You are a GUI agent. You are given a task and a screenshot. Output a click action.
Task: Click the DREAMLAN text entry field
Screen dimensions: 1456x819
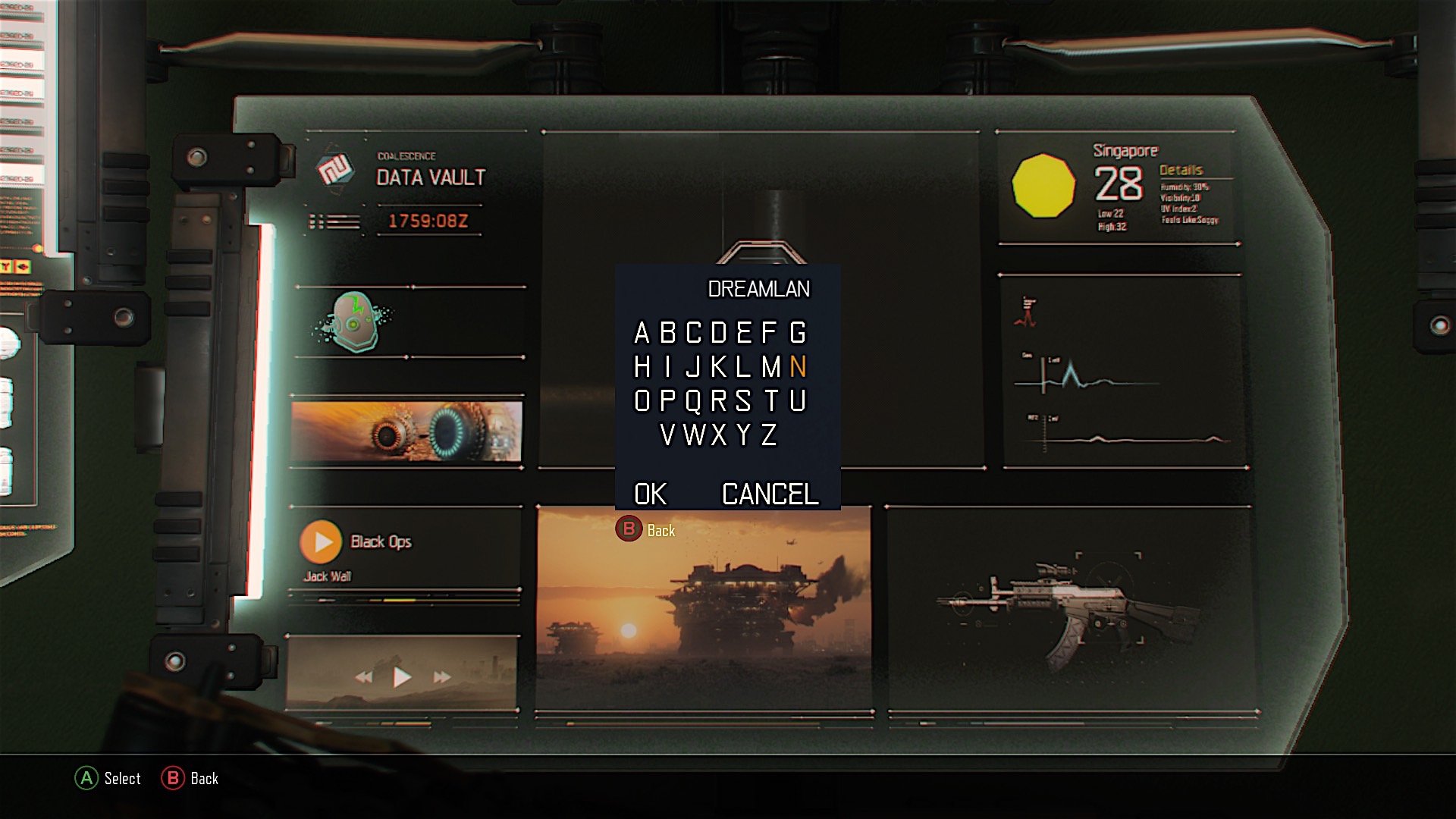(x=758, y=289)
